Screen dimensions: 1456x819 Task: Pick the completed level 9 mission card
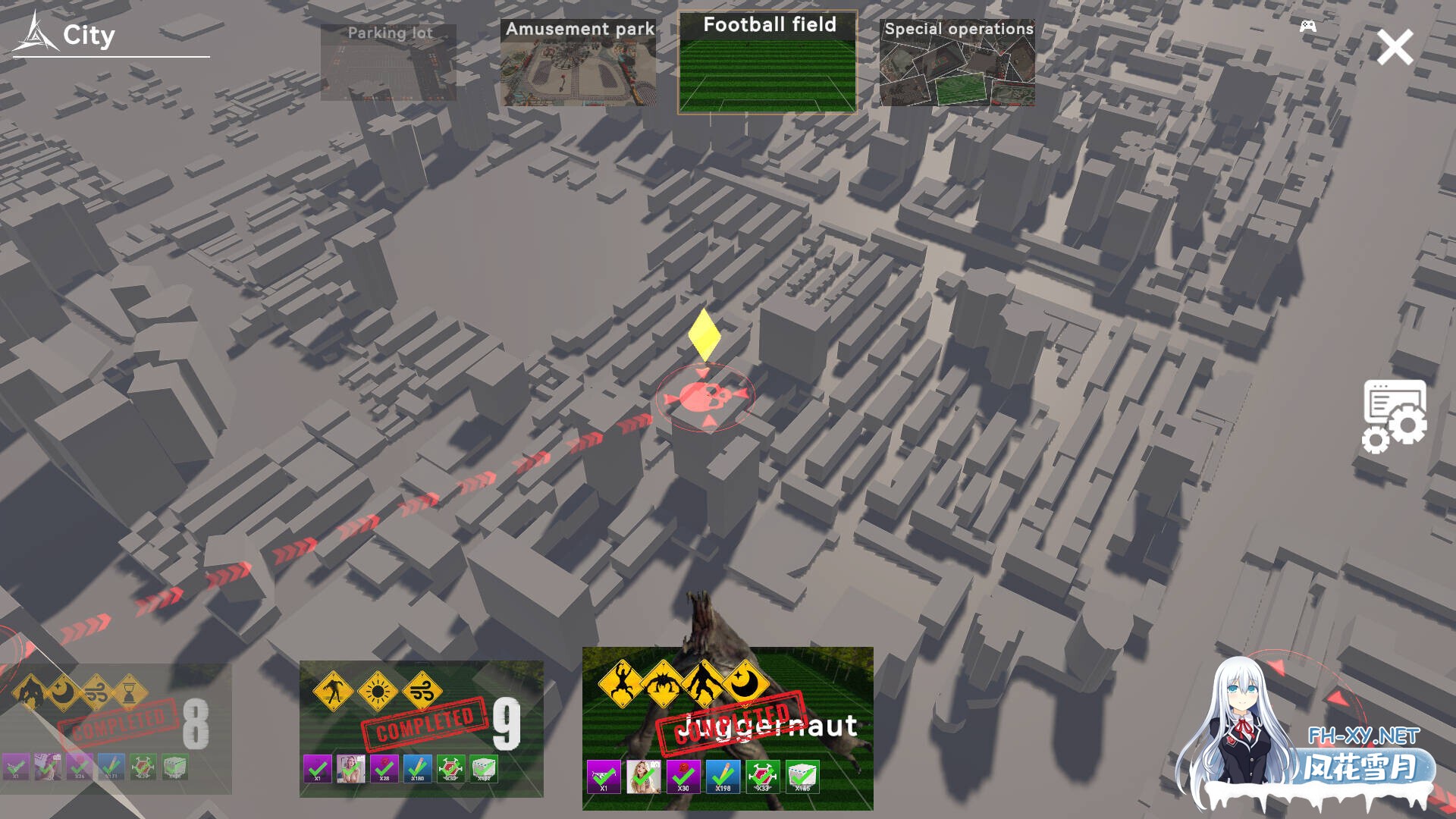coord(421,728)
